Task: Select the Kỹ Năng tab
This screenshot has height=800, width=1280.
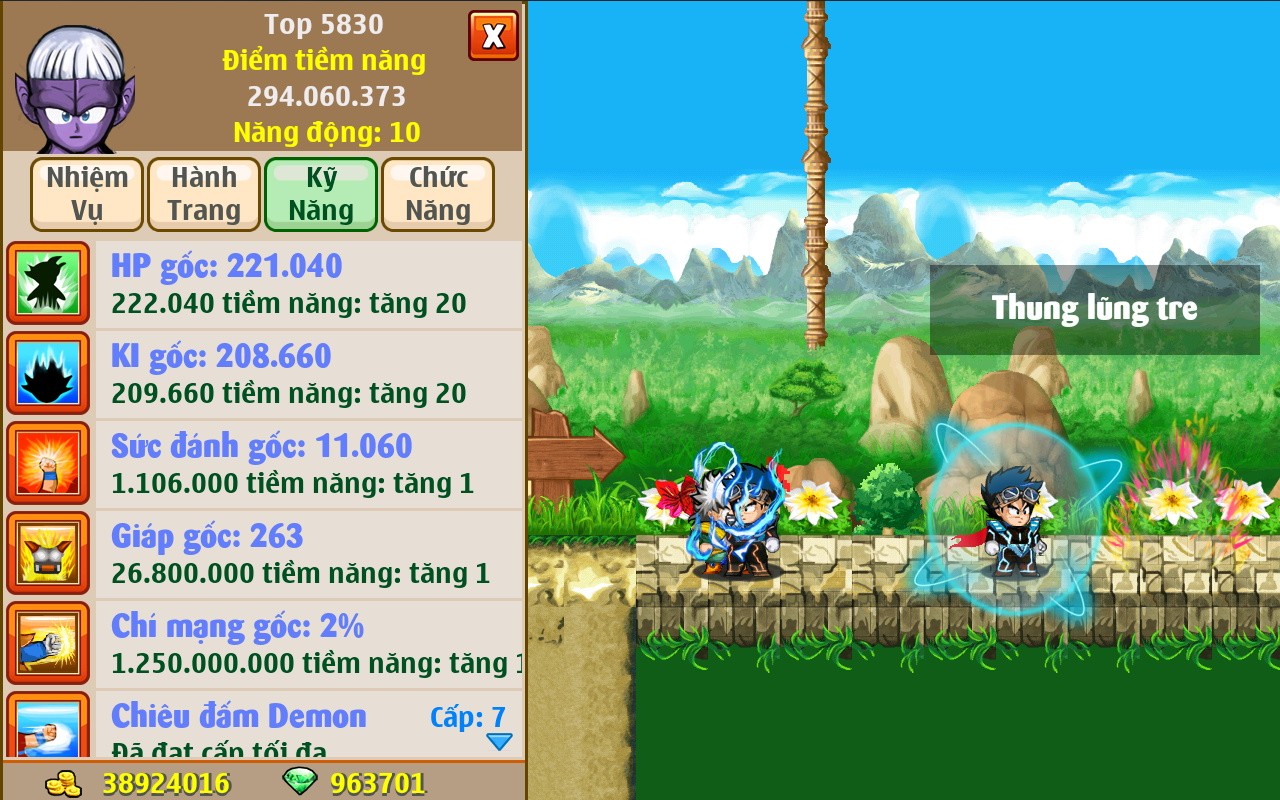Action: click(320, 194)
